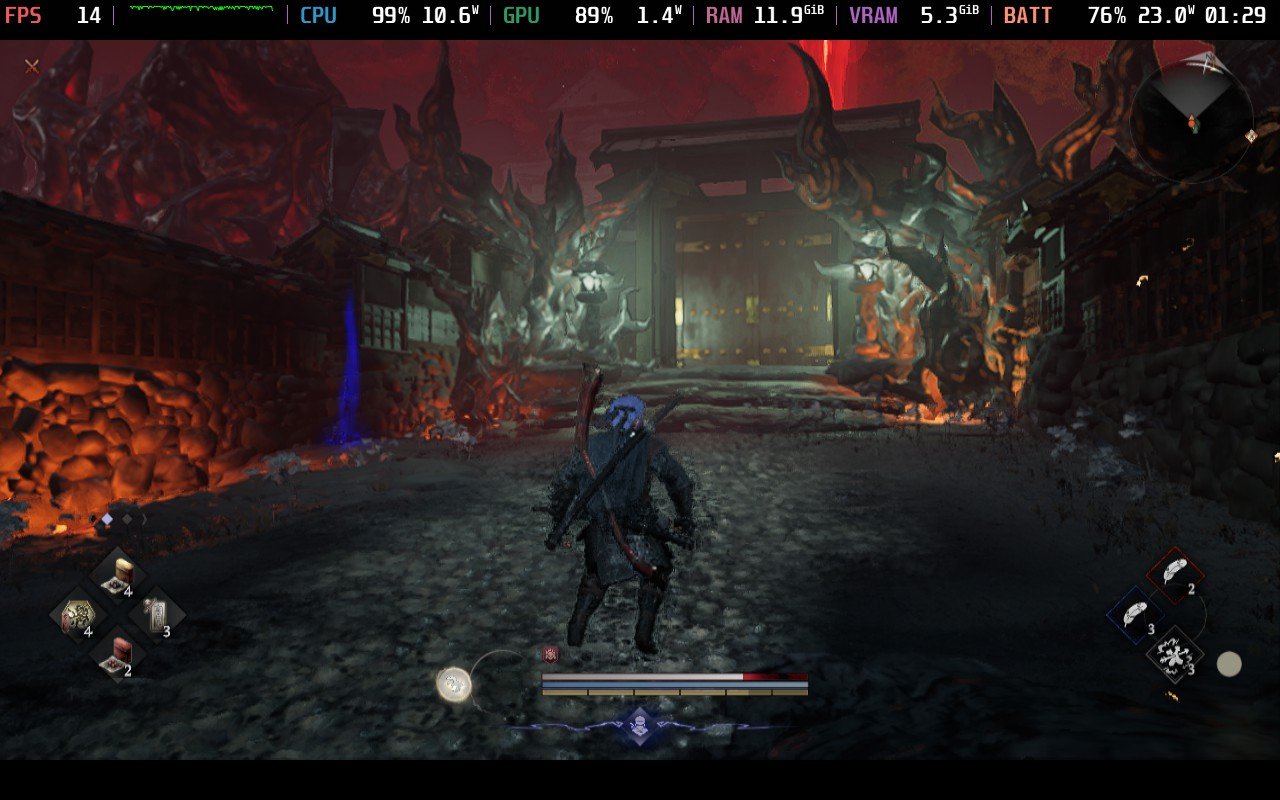Use the red medicine box item
This screenshot has height=800, width=1280.
[119, 654]
